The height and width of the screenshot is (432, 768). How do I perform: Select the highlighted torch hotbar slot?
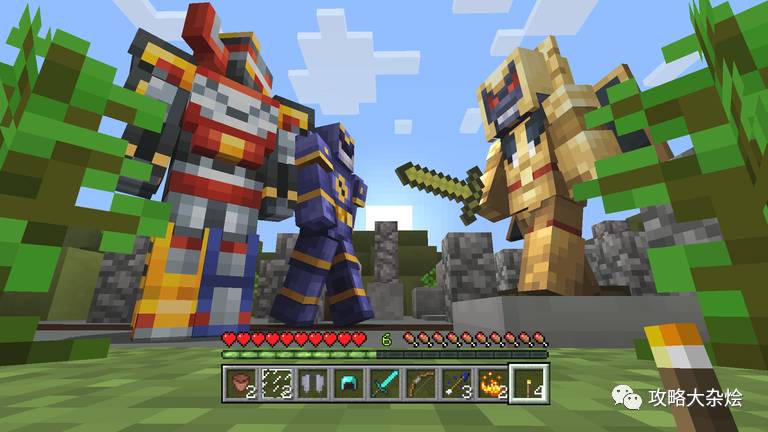pos(528,382)
